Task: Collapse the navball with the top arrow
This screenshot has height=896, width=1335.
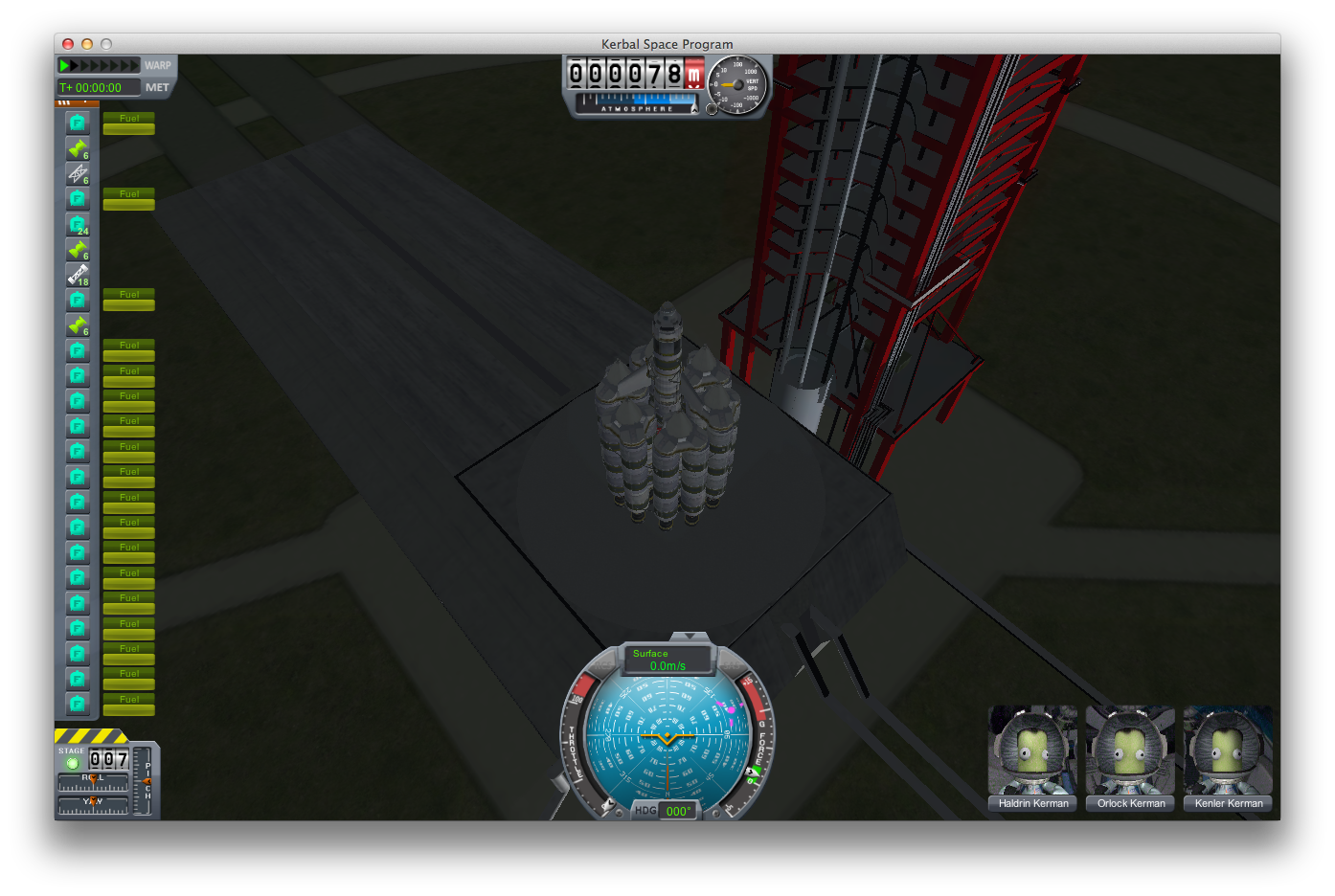Action: point(689,637)
